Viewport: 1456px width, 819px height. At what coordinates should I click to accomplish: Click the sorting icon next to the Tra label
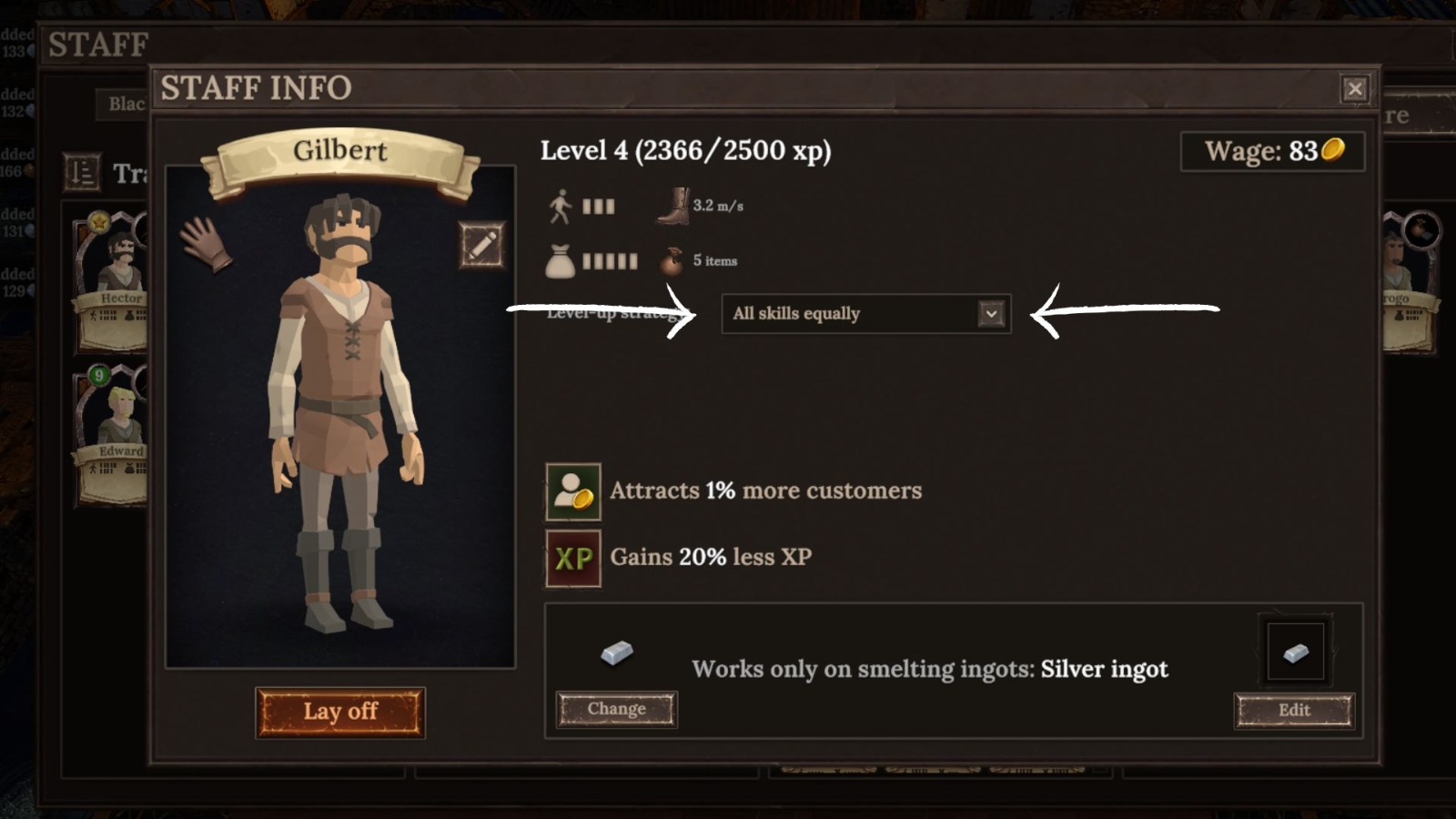click(x=82, y=173)
